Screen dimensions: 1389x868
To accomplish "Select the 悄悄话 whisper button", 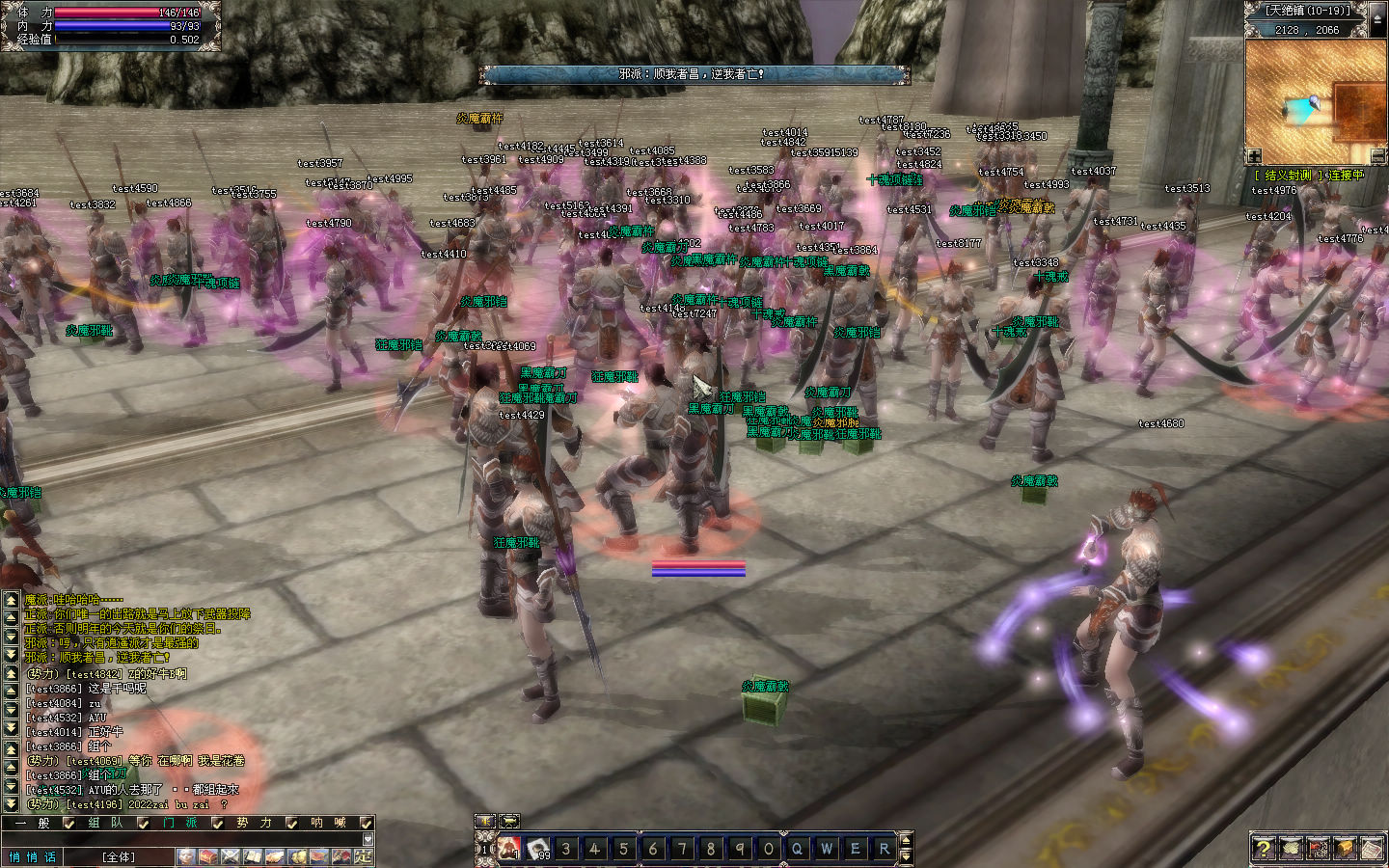I will coord(34,856).
